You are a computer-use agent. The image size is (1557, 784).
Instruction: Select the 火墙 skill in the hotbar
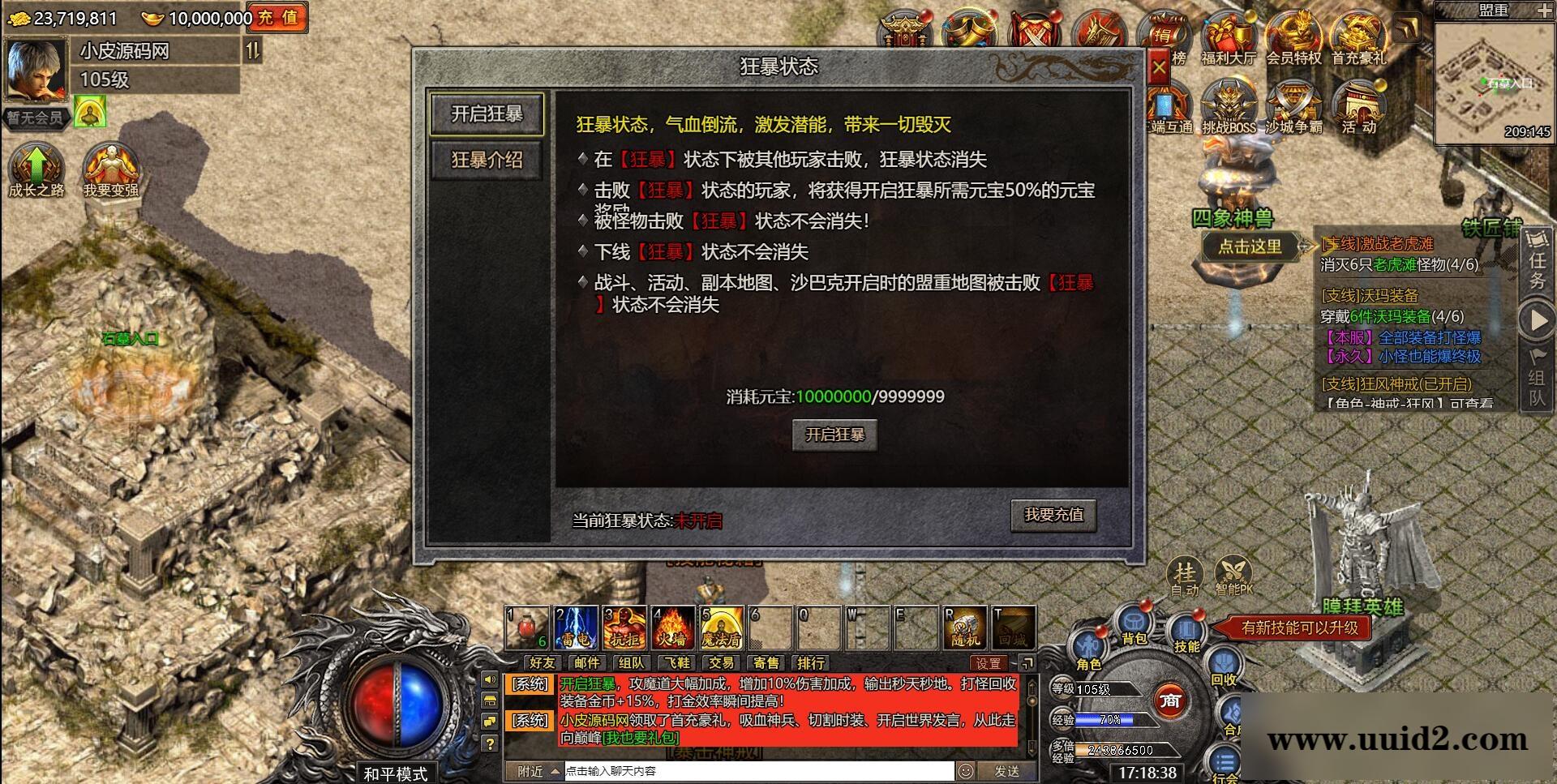674,626
